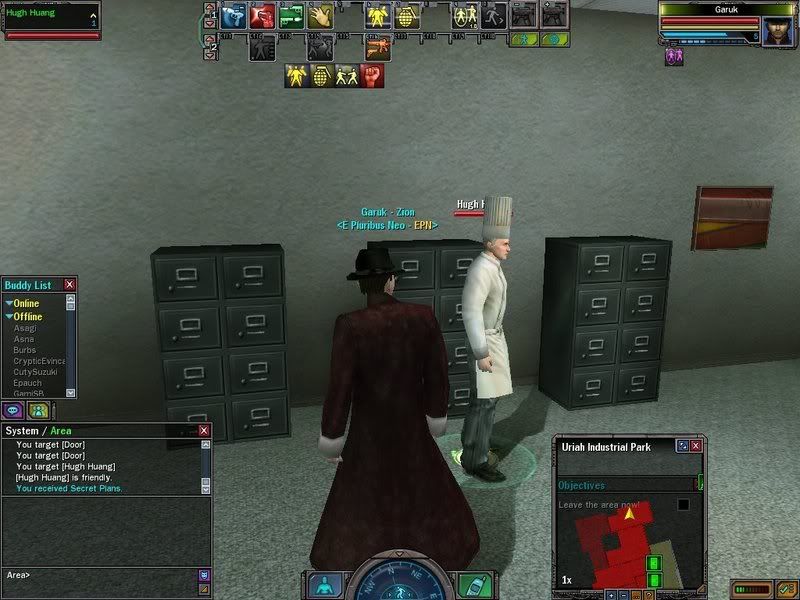
Task: Zoom in the minimap with plus button
Action: click(x=611, y=594)
